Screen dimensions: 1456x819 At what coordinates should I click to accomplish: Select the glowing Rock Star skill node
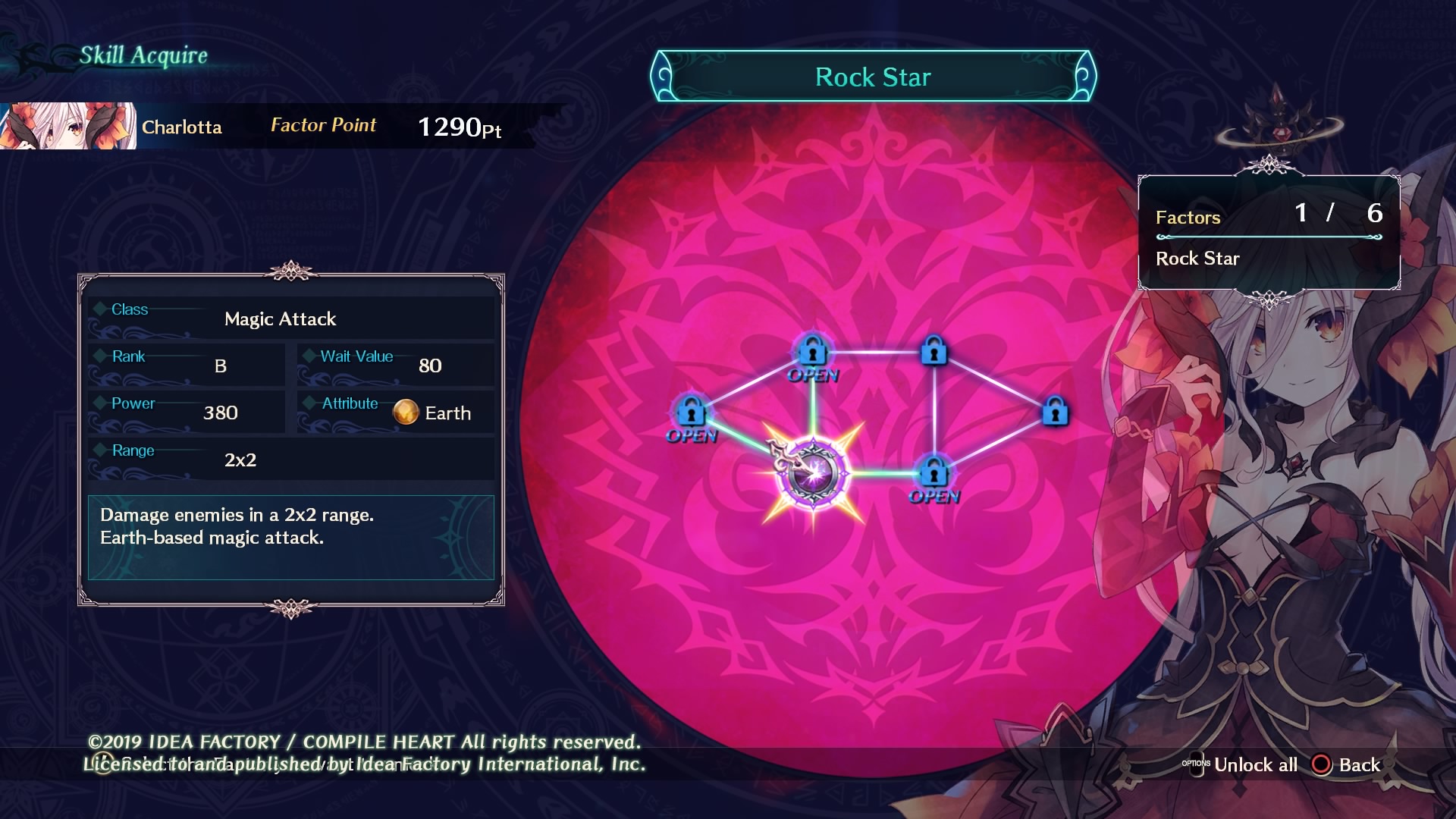point(813,474)
